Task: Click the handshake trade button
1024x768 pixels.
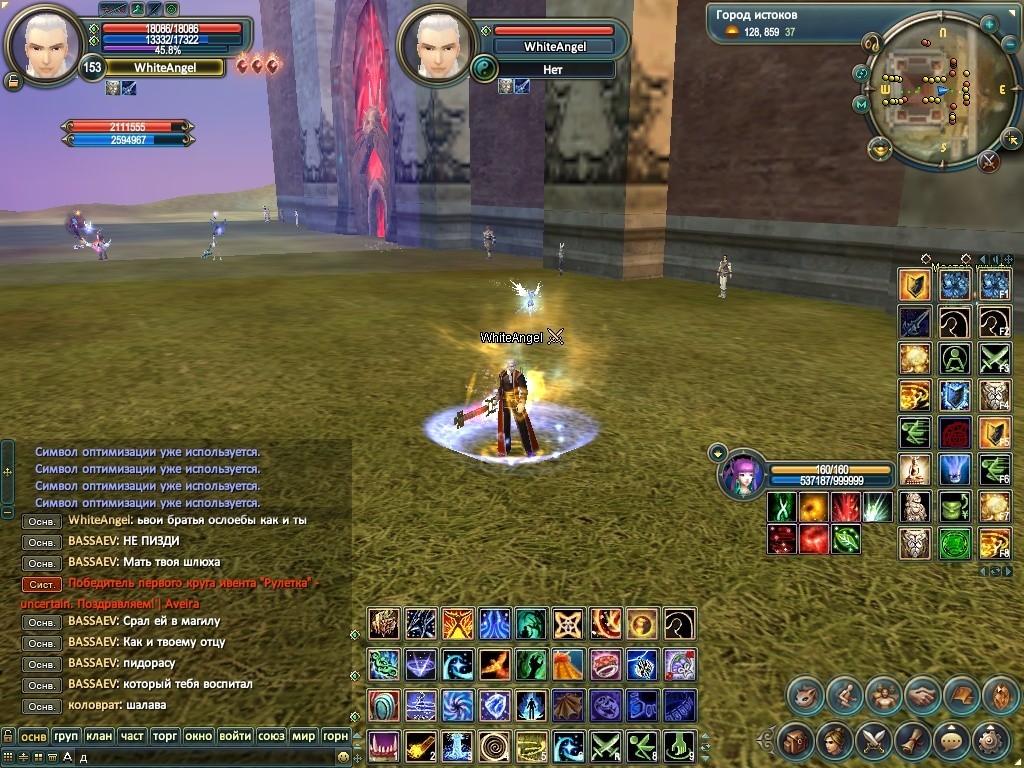Action: 922,695
